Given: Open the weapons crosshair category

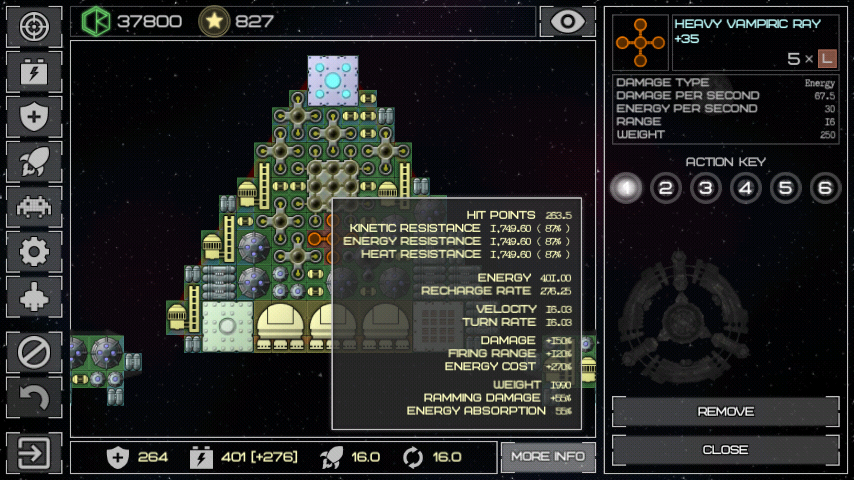Looking at the screenshot, I should 34,27.
